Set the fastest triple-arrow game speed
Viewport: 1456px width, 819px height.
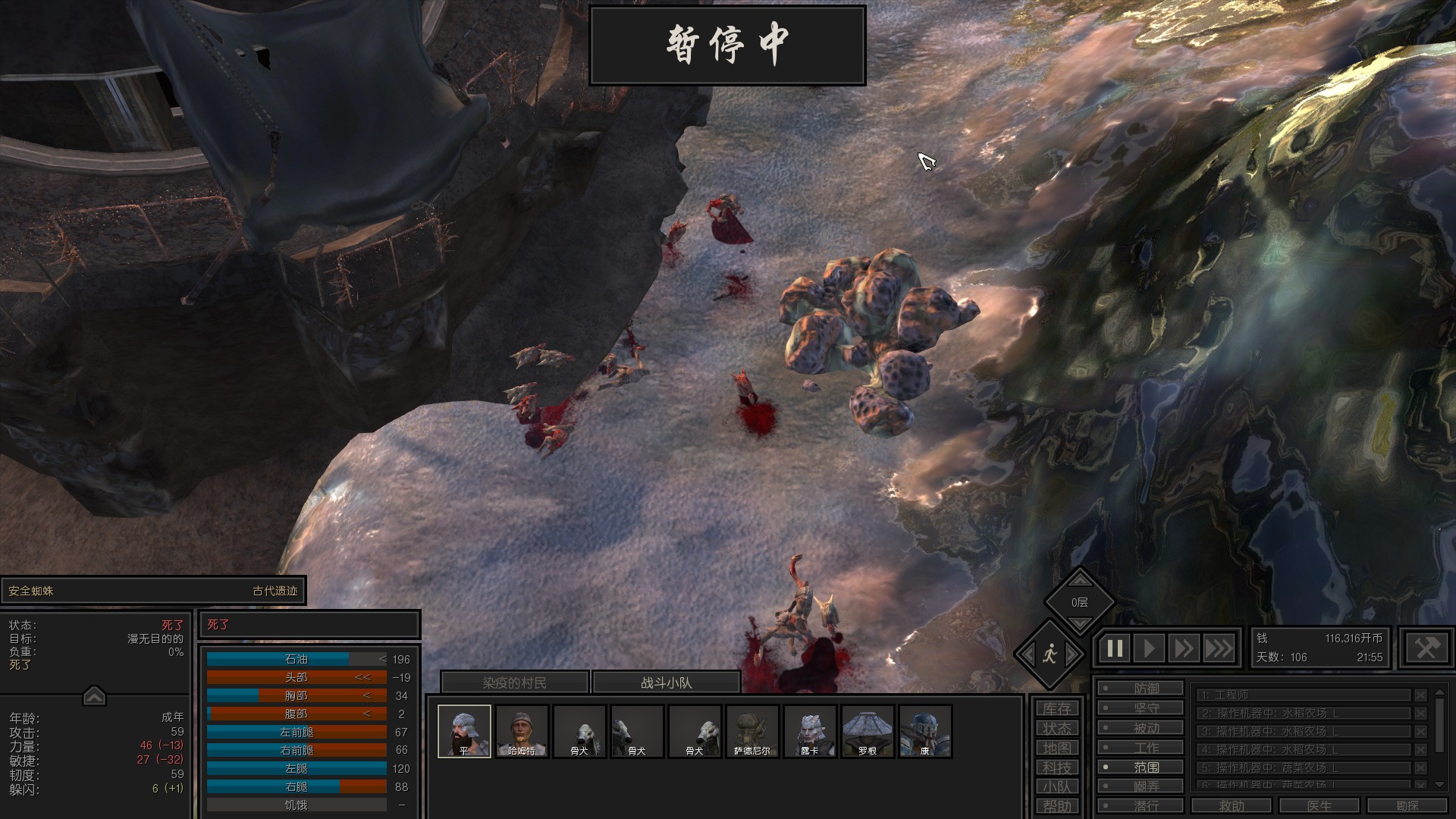pyautogui.click(x=1219, y=648)
